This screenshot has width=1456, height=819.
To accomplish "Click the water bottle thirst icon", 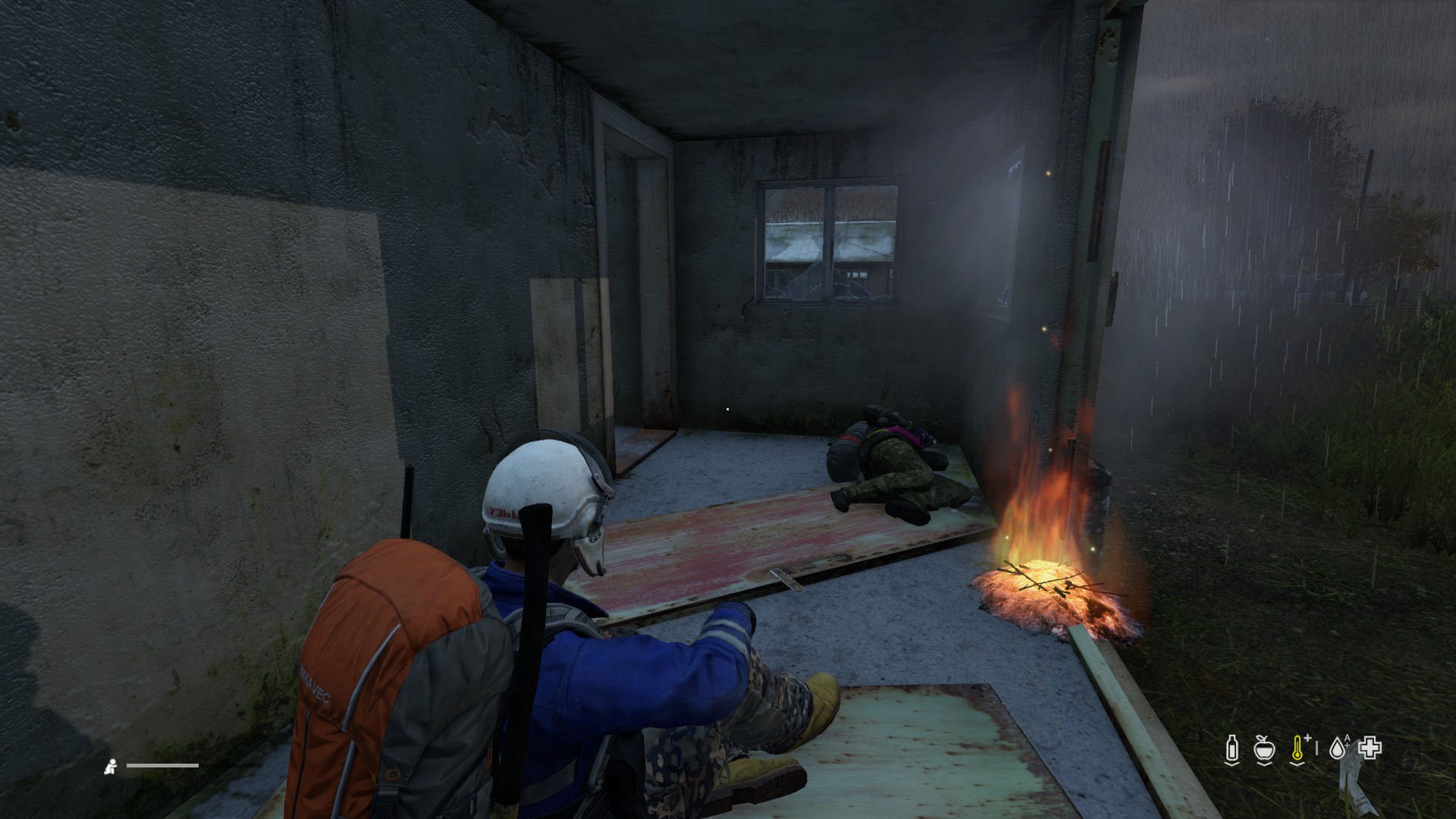I will pos(1231,748).
